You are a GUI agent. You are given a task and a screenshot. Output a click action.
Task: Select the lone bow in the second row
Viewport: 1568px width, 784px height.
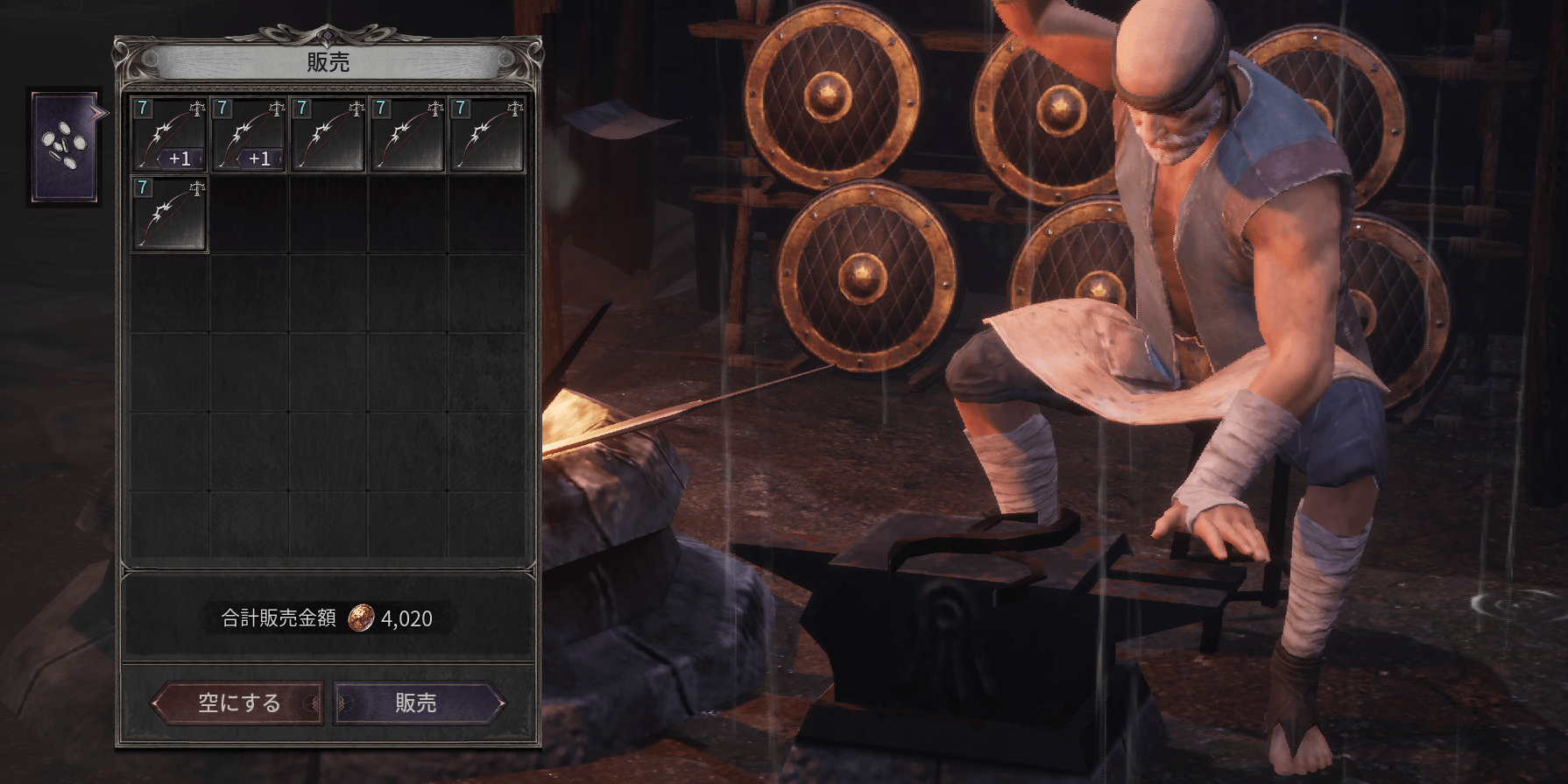pos(169,214)
